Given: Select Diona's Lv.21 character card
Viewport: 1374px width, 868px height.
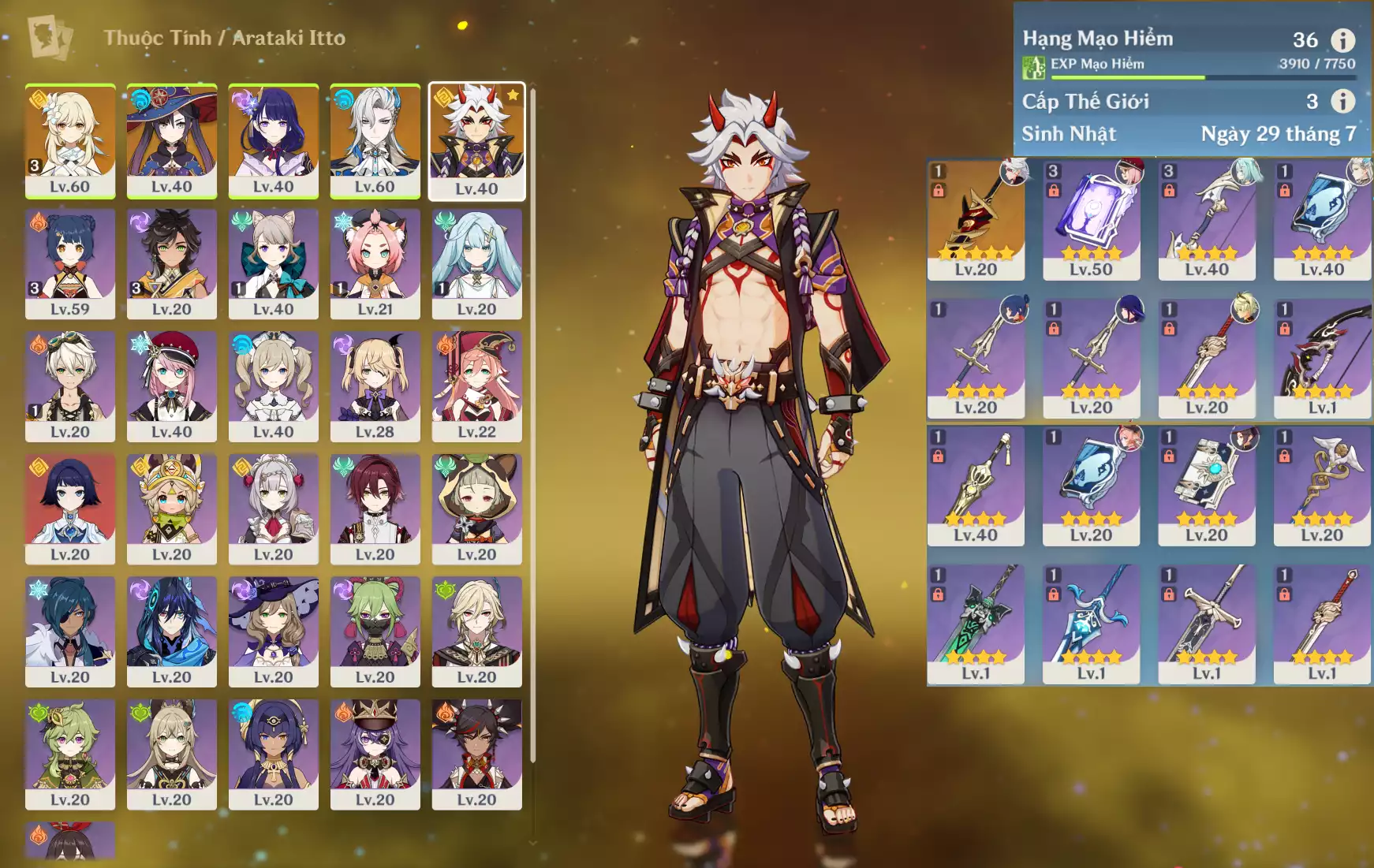Looking at the screenshot, I should [375, 263].
